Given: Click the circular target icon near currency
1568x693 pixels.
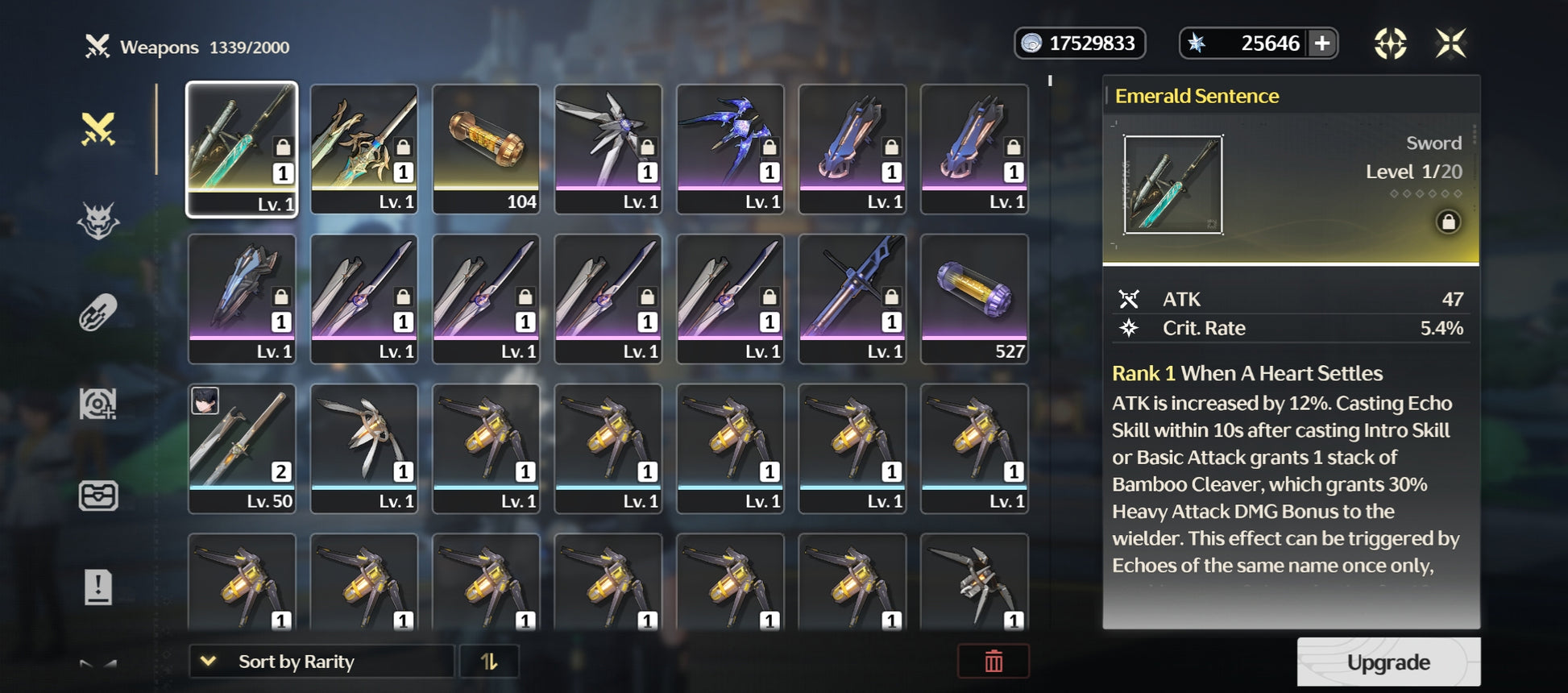Looking at the screenshot, I should [1390, 44].
